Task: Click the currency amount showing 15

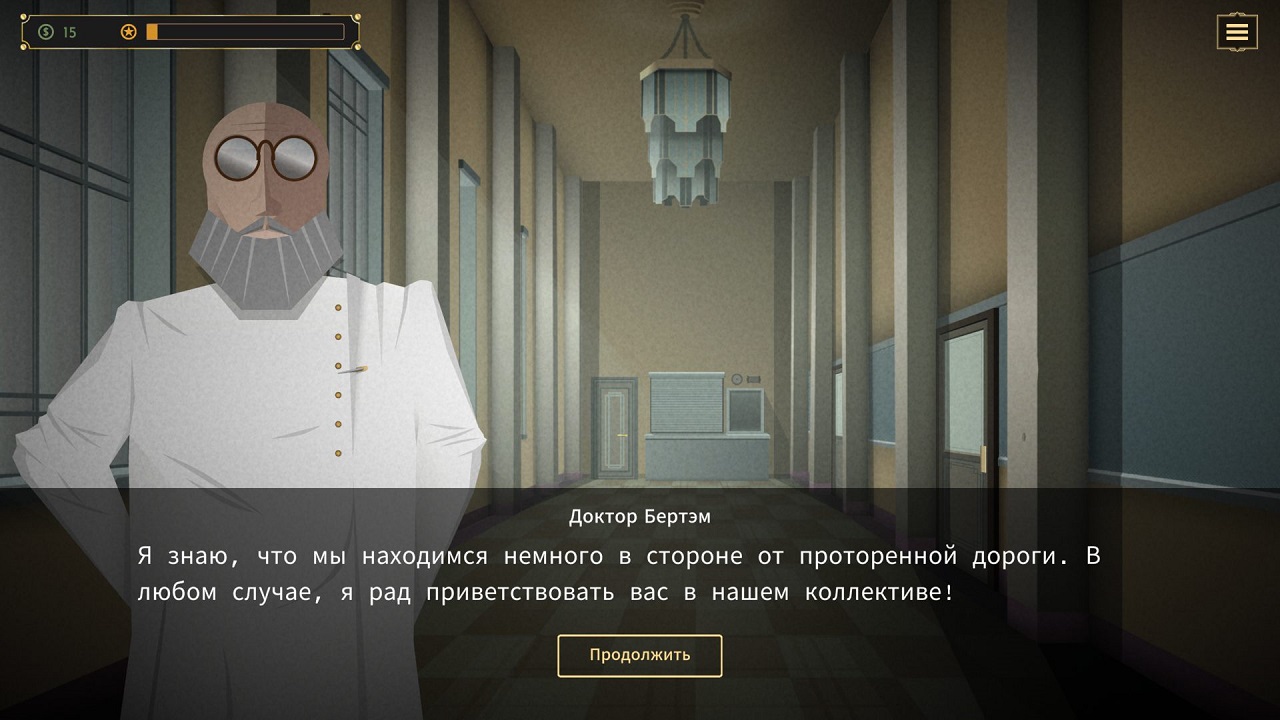Action: [x=69, y=31]
